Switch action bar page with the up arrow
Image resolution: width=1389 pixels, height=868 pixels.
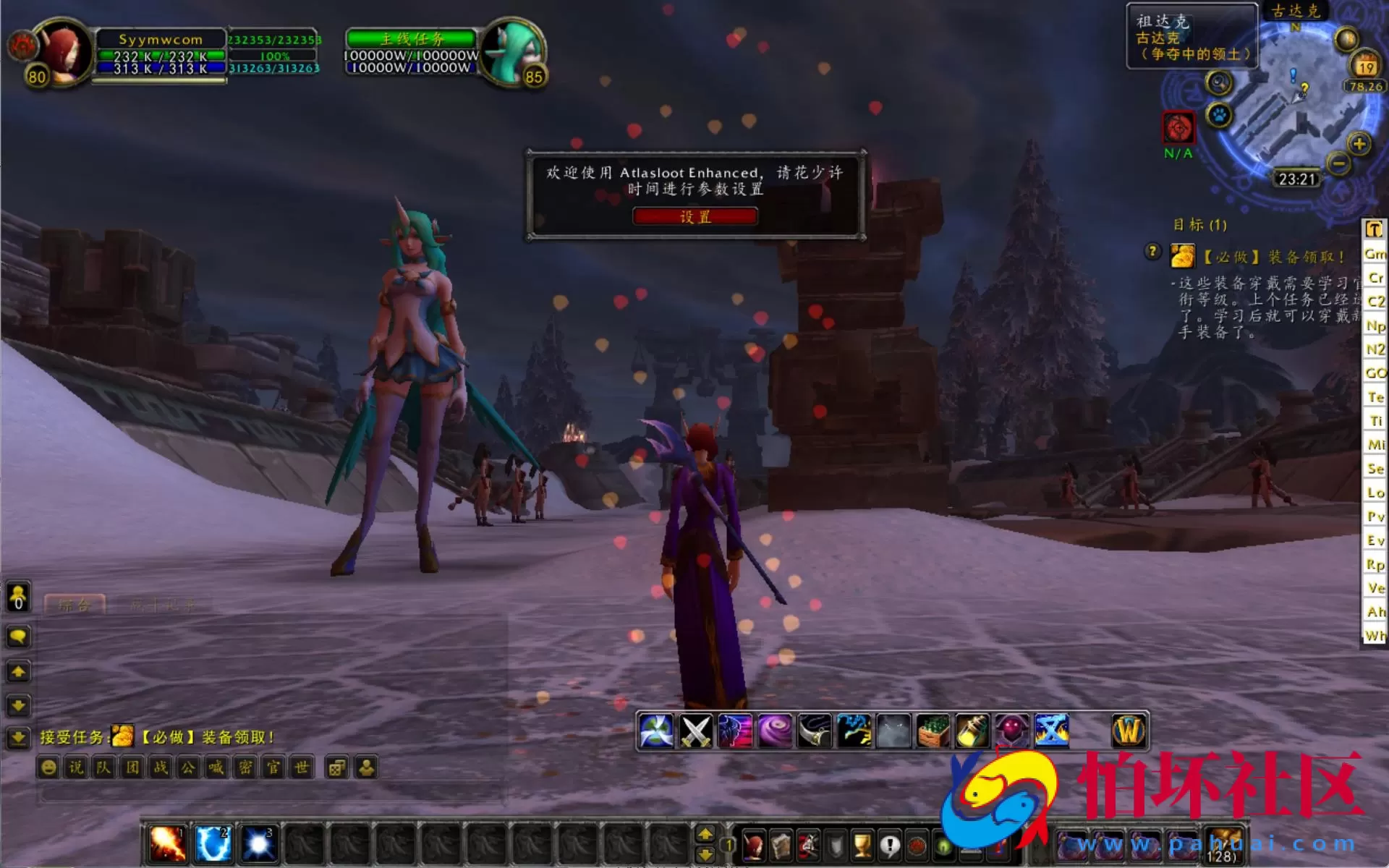(707, 833)
